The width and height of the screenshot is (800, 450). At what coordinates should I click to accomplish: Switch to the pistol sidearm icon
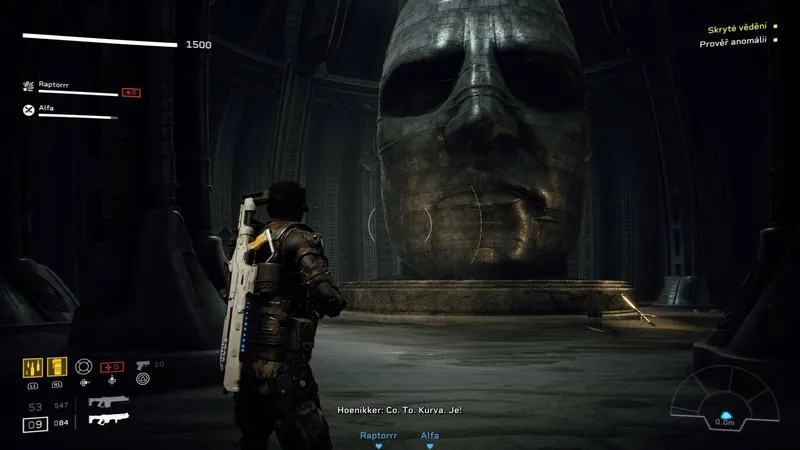click(x=141, y=365)
